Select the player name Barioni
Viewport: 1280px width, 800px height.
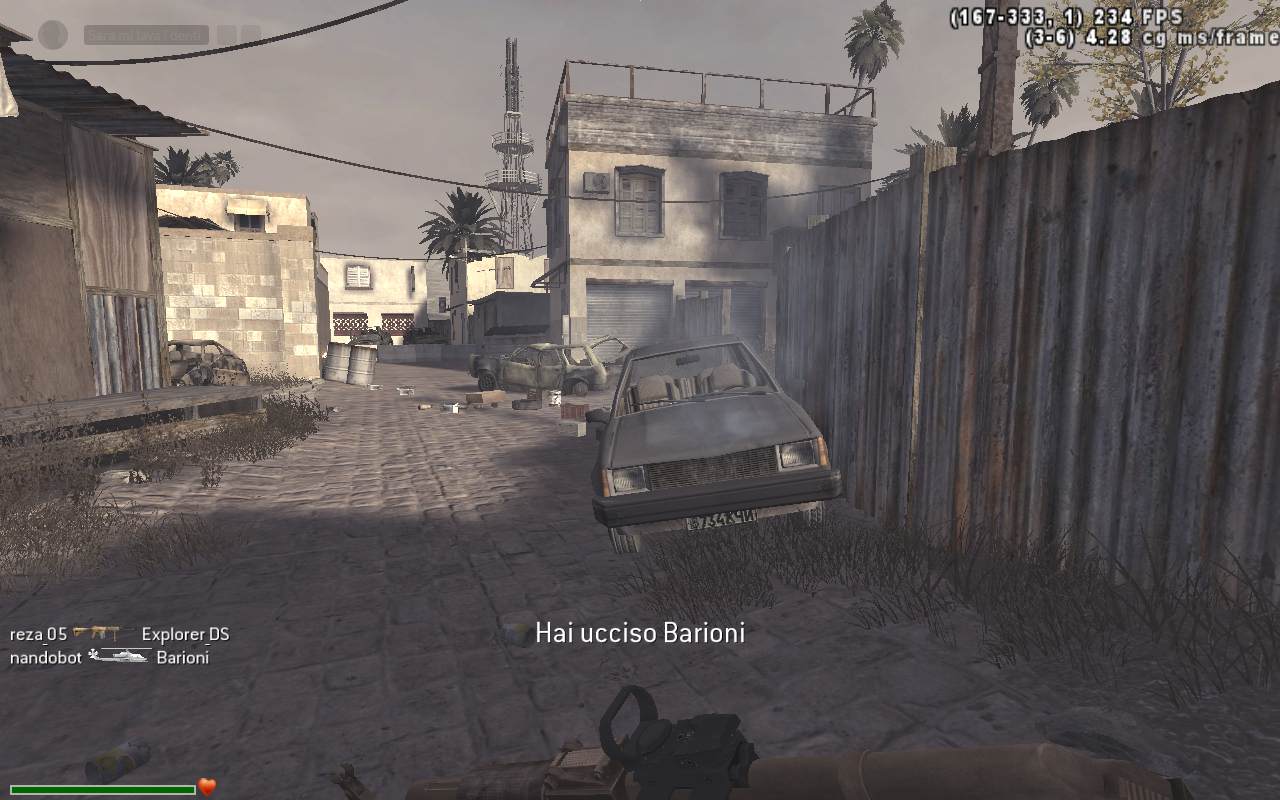(x=184, y=658)
